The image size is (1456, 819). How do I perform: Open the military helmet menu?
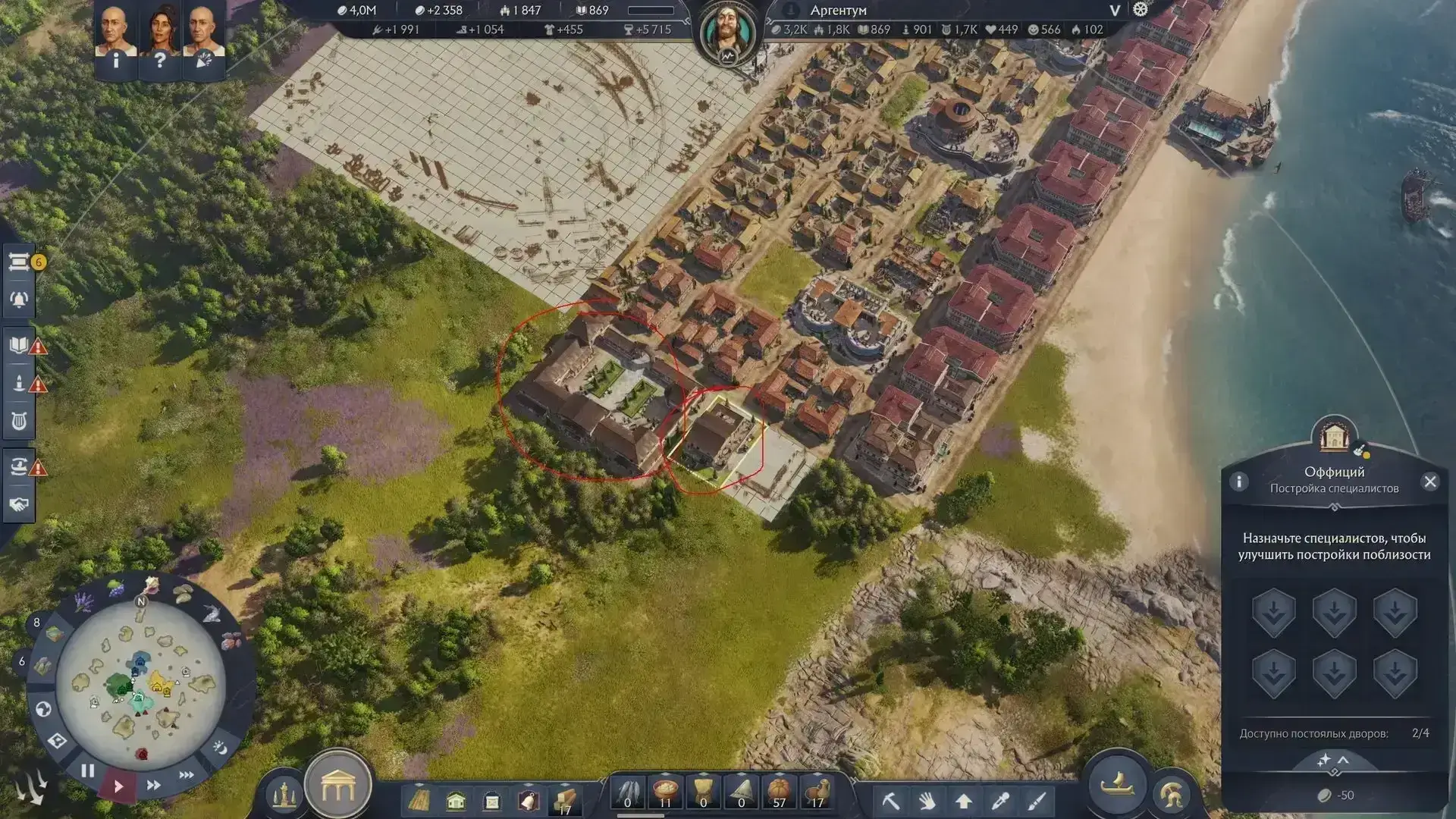pos(1172,794)
